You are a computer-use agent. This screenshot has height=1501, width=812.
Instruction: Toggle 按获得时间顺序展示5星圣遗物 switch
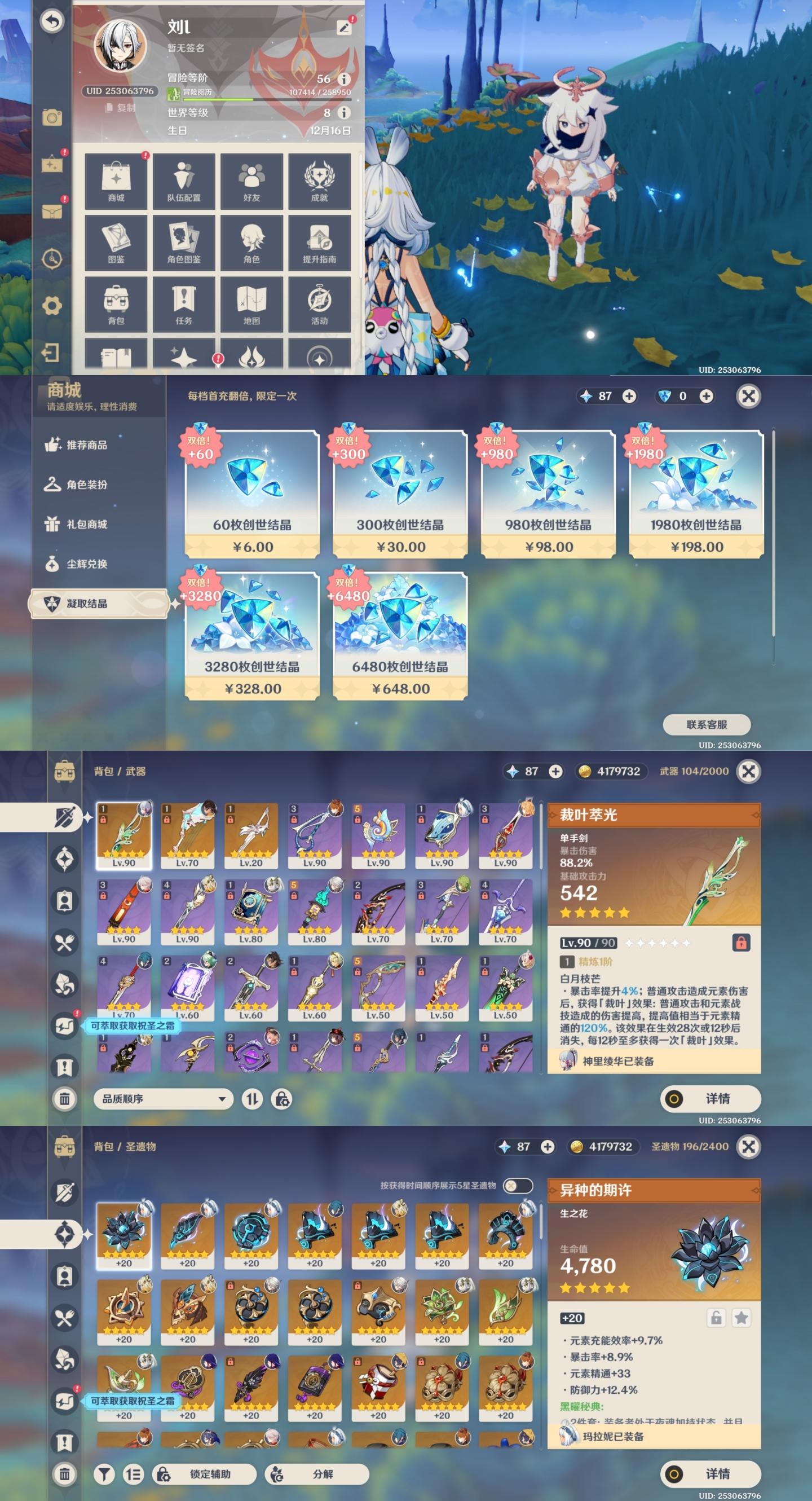click(x=517, y=1186)
